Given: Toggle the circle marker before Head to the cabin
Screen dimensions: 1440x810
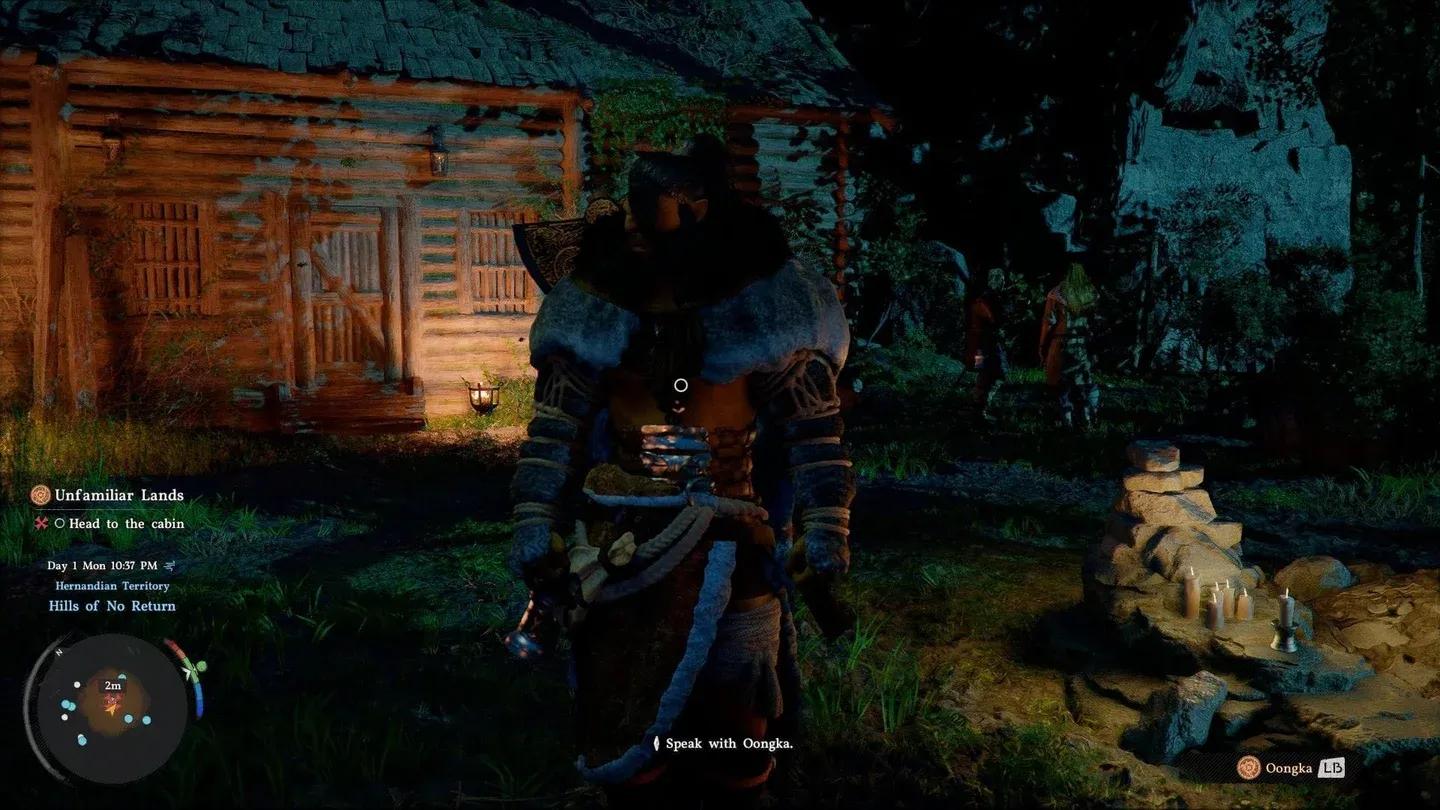Looking at the screenshot, I should click(60, 523).
